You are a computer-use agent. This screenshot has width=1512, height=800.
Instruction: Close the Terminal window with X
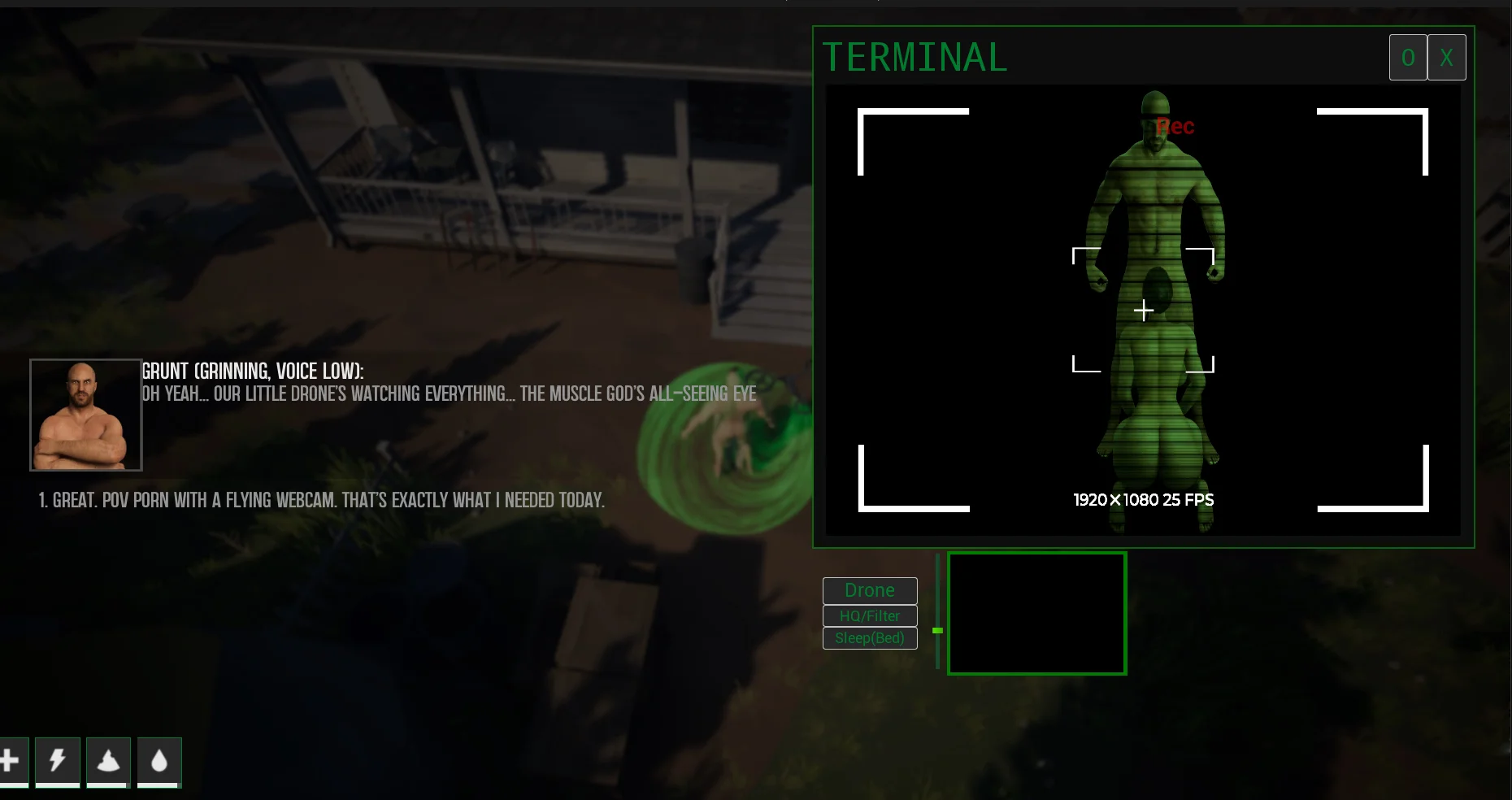1446,58
